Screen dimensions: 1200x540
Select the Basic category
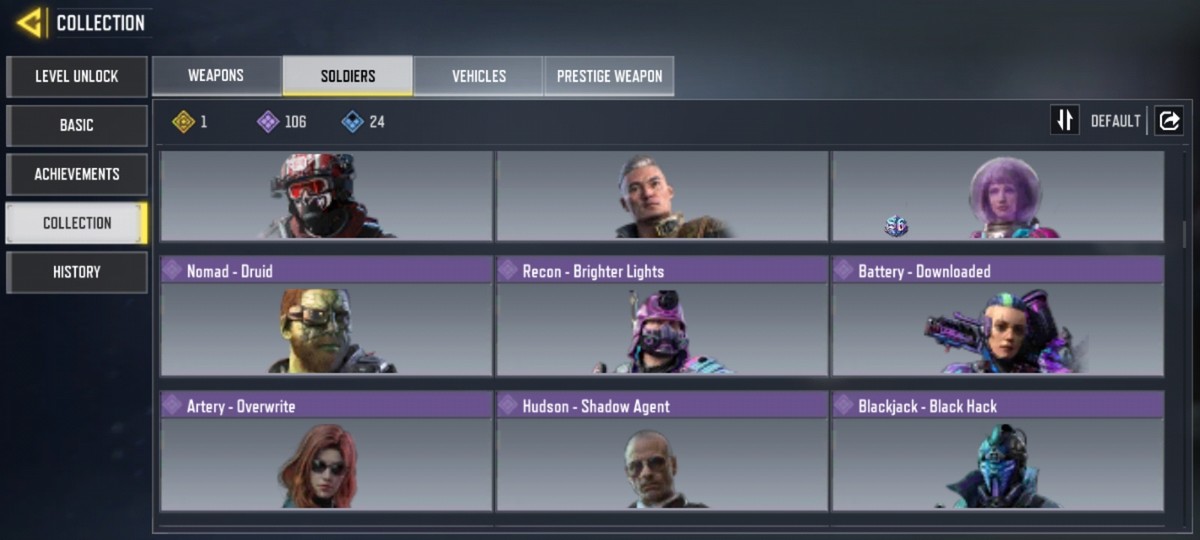[x=77, y=125]
